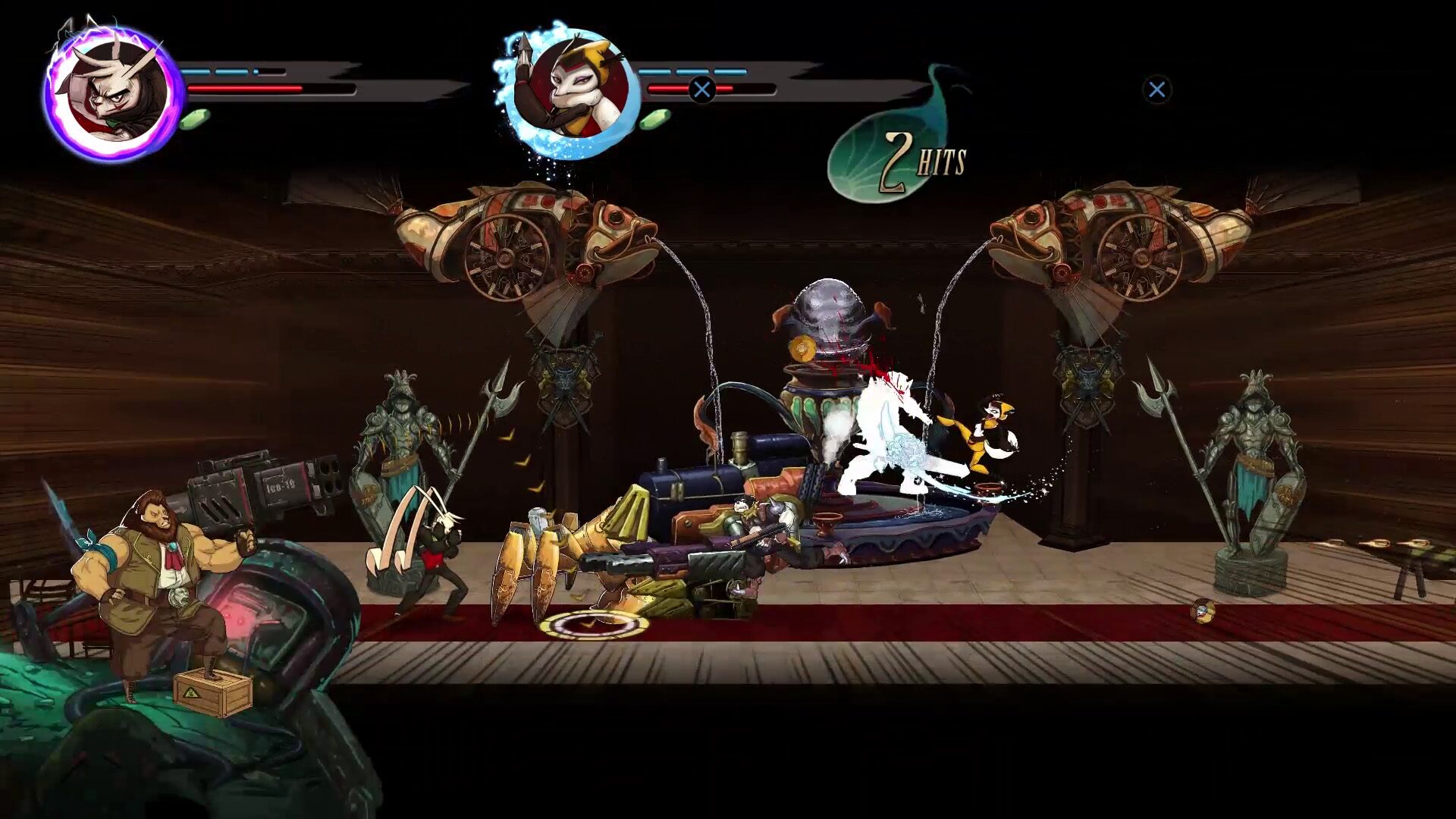
Task: Click the Cross button prompt beside player two's bar
Action: click(x=704, y=88)
